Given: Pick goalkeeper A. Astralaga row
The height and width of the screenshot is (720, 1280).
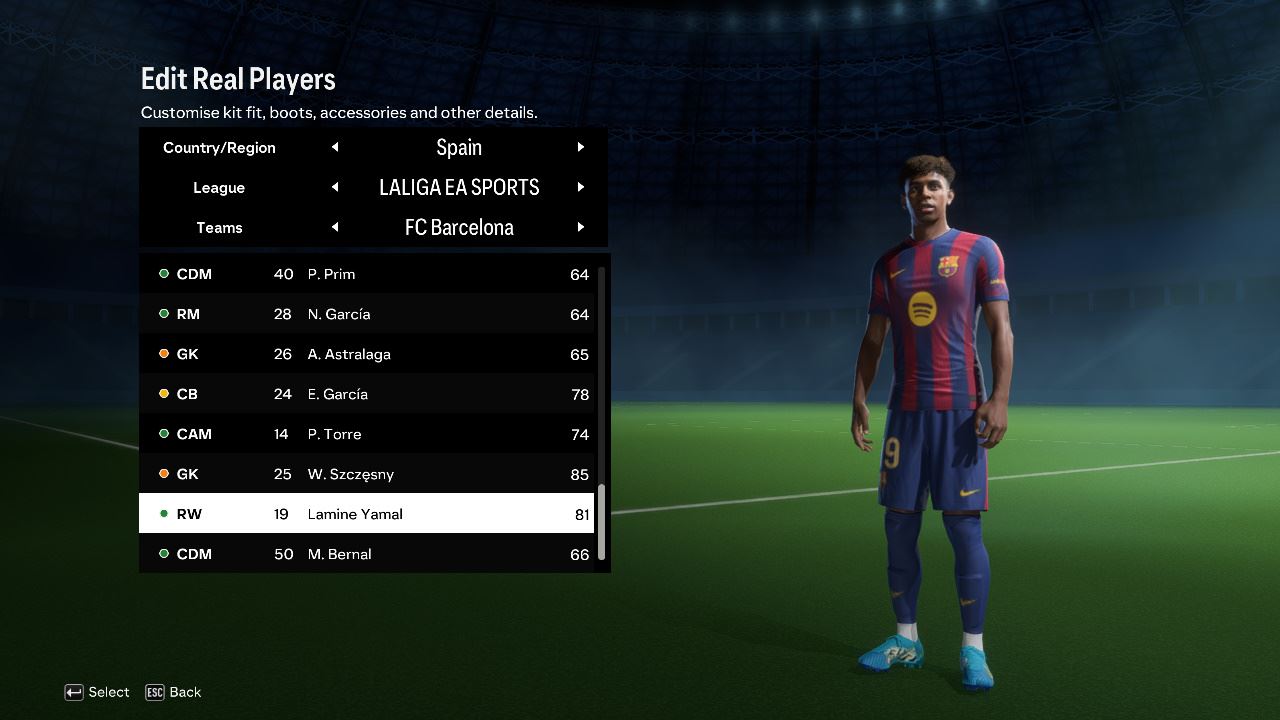Looking at the screenshot, I should (367, 354).
